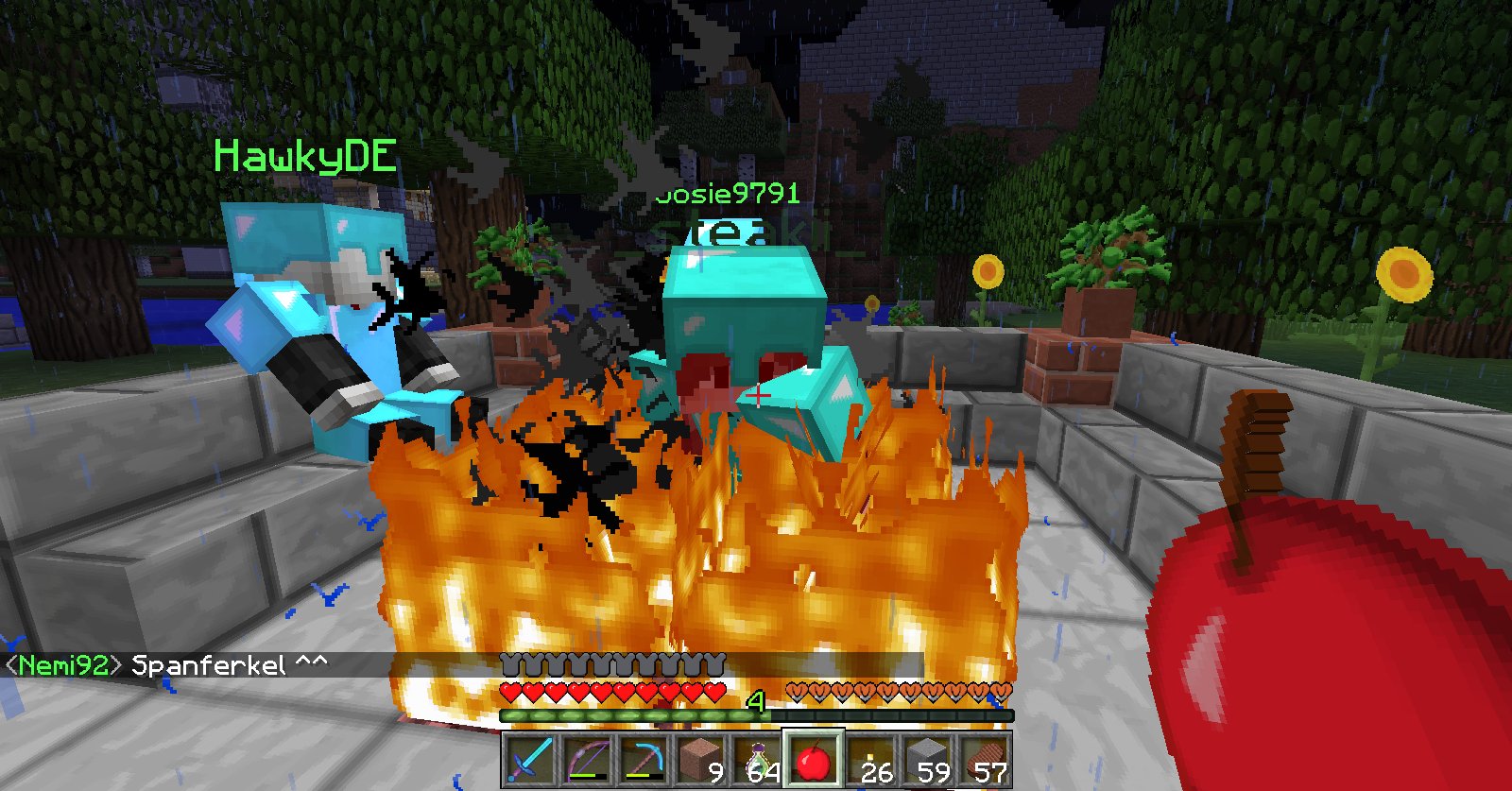
Task: Select the diamond pickaxe hotbar slot
Action: pyautogui.click(x=643, y=759)
